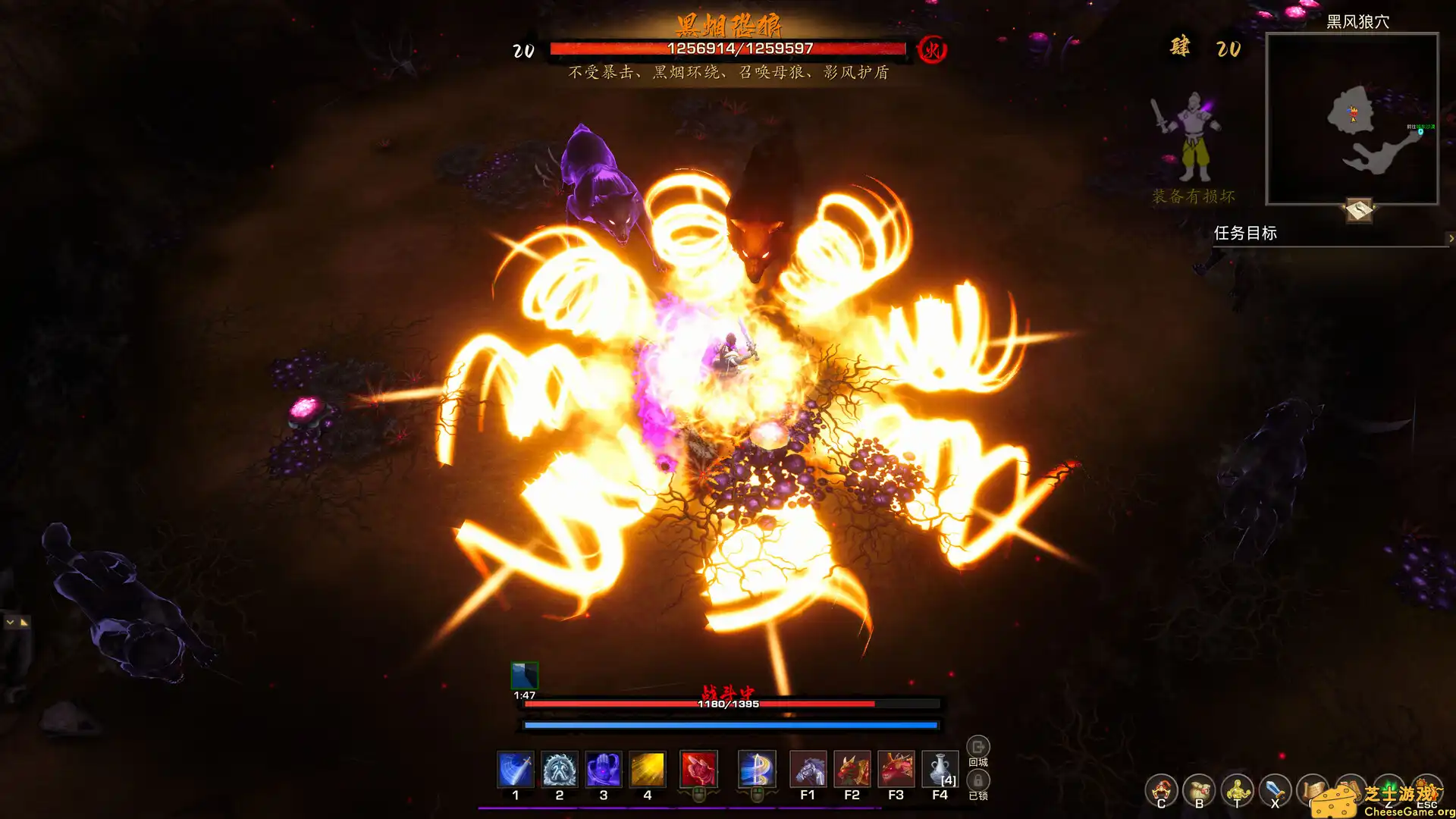This screenshot has width=1456, height=819.
Task: Activate the red dragon in slot F3
Action: click(x=896, y=770)
